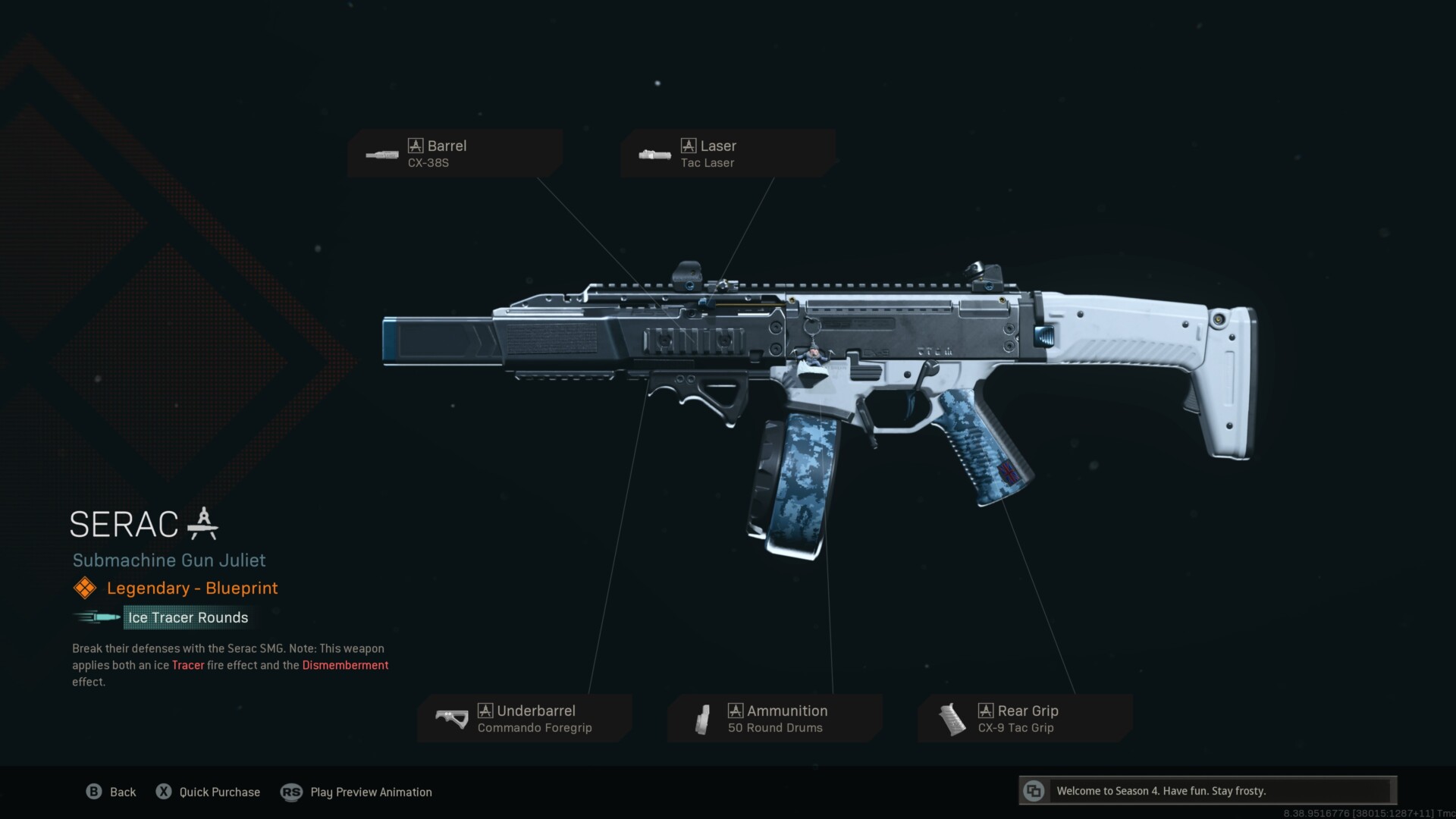Viewport: 1456px width, 819px height.
Task: Open the CX-9 Tac Grip rear grip
Action: pyautogui.click(x=1025, y=718)
